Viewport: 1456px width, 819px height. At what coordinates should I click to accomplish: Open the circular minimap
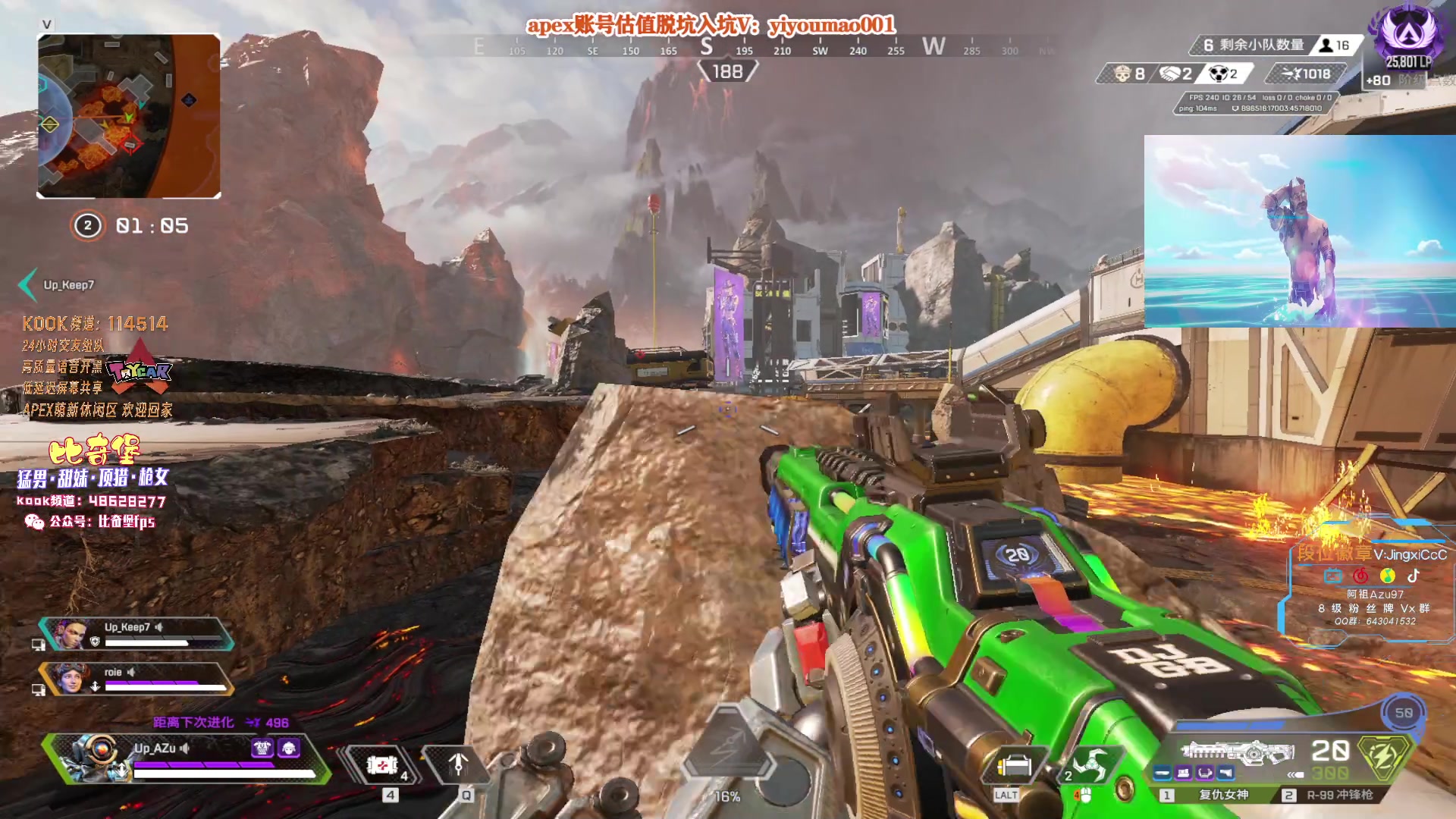tap(129, 115)
